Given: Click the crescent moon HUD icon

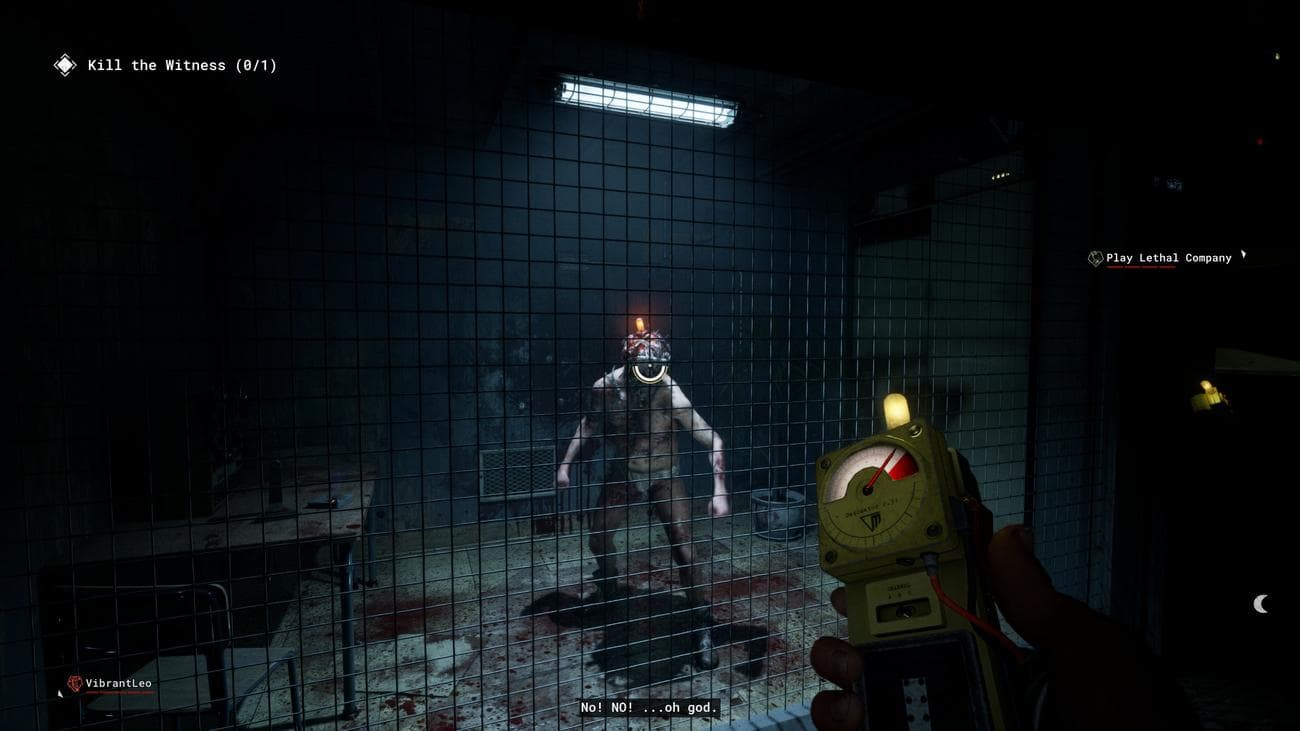Looking at the screenshot, I should [1260, 603].
